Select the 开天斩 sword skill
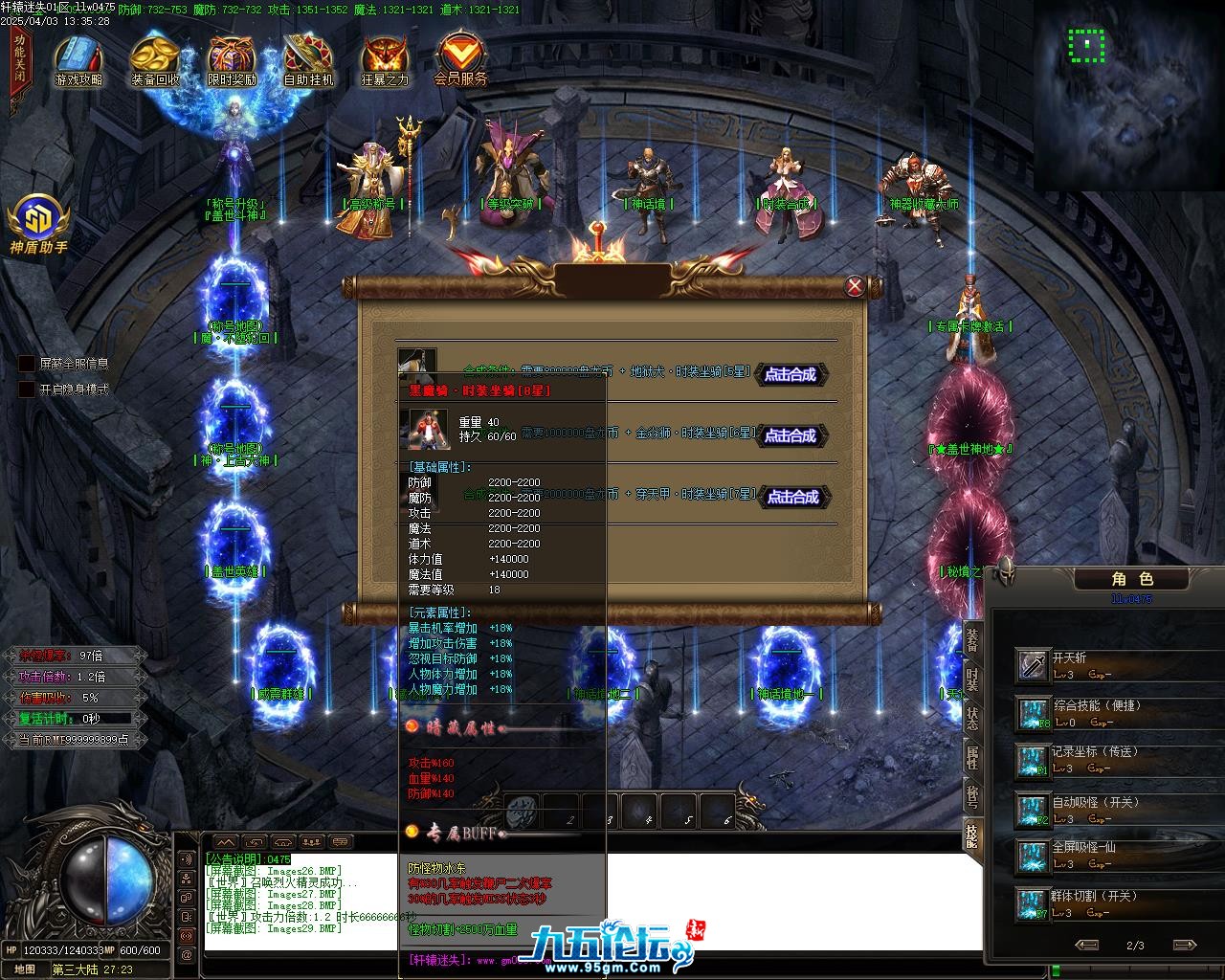Screen dimensions: 1225x980 [1033, 665]
